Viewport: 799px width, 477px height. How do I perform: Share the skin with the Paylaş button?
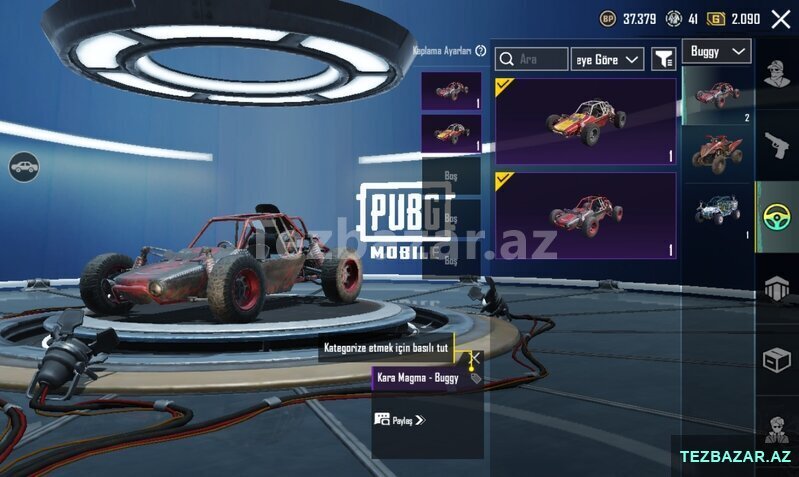[x=399, y=420]
